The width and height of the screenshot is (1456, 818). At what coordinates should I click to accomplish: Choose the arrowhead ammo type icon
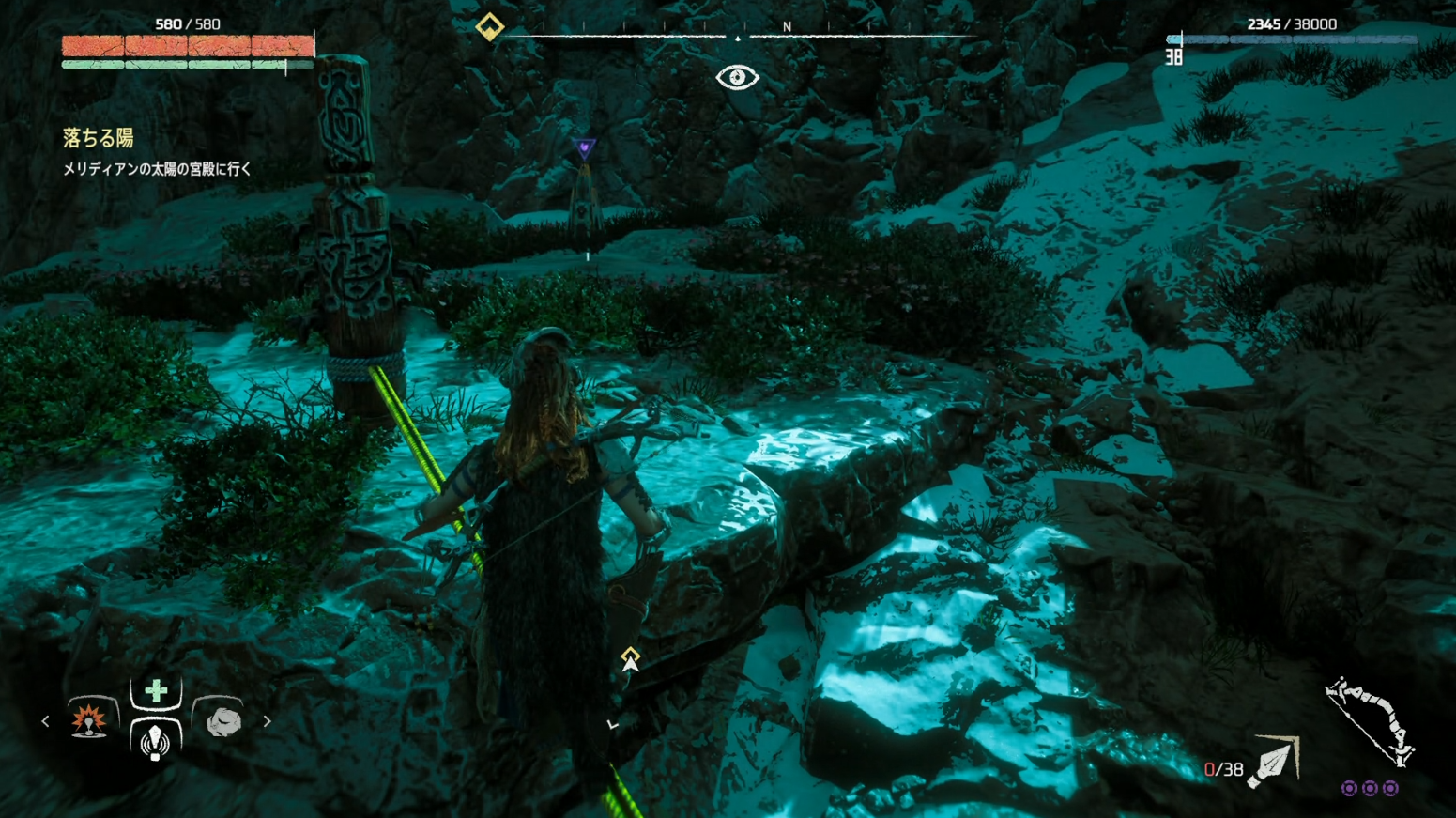[x=1275, y=761]
